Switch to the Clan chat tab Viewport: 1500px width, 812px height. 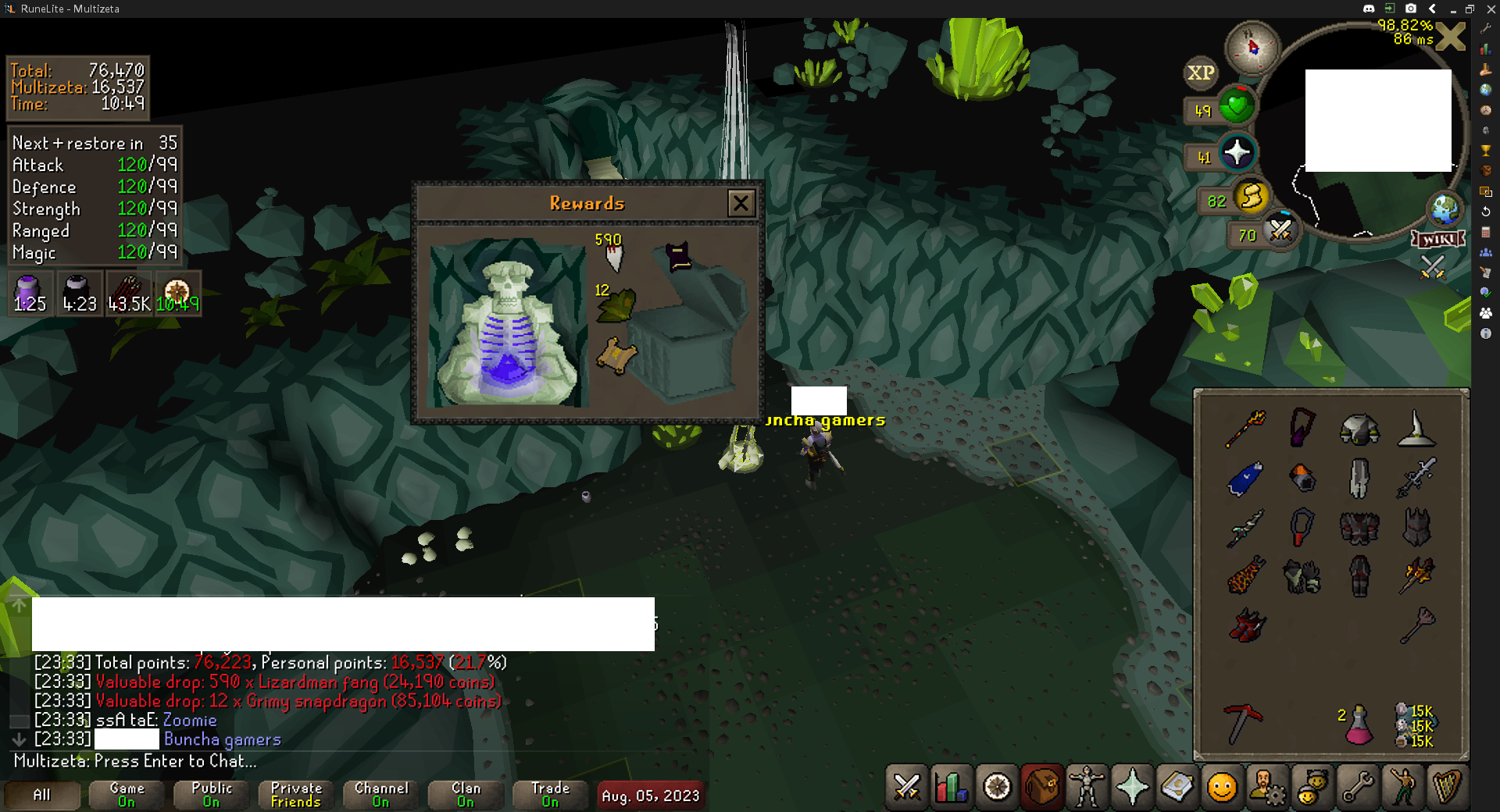[x=466, y=795]
